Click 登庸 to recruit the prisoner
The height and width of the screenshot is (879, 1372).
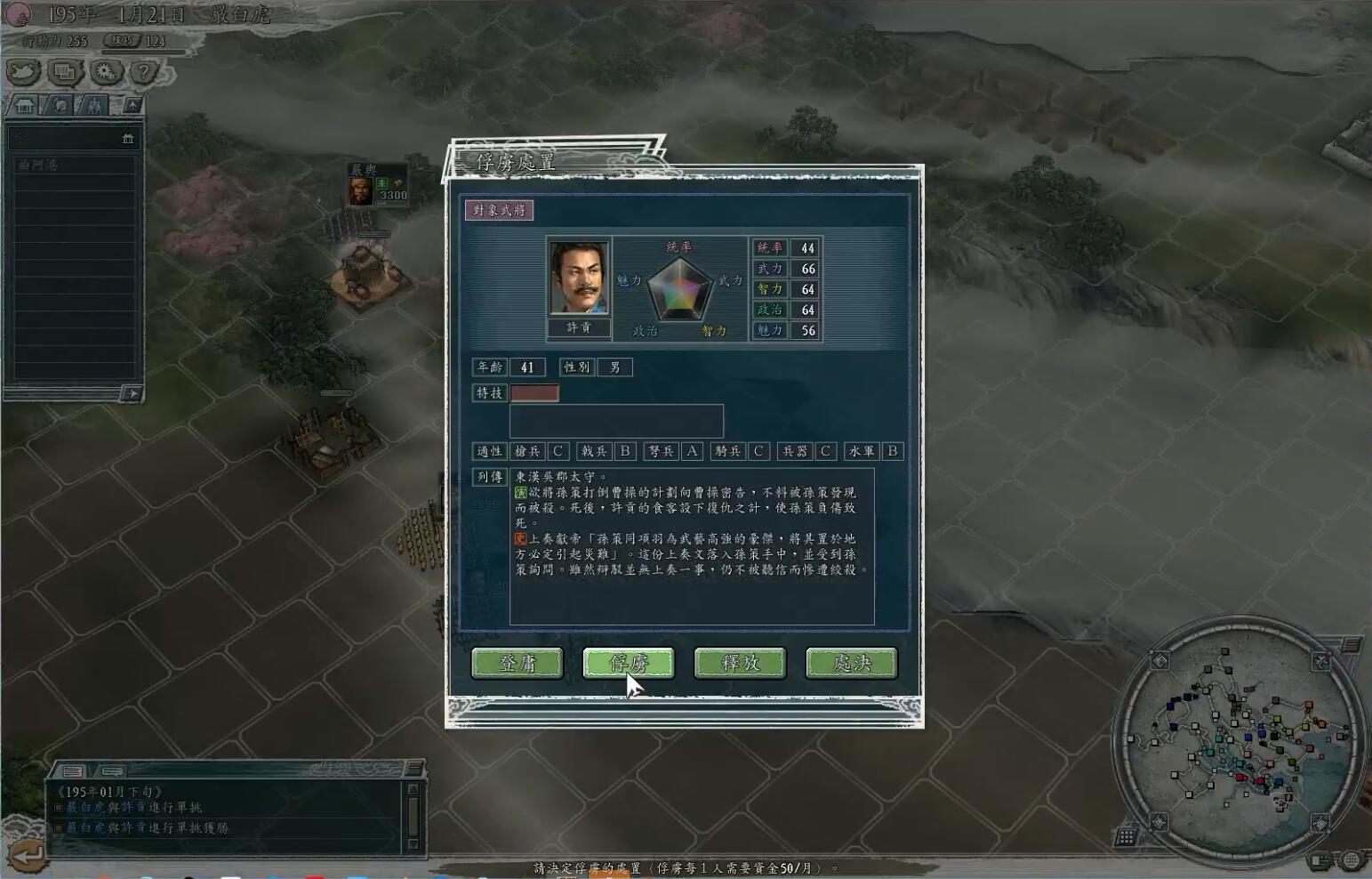coord(518,663)
